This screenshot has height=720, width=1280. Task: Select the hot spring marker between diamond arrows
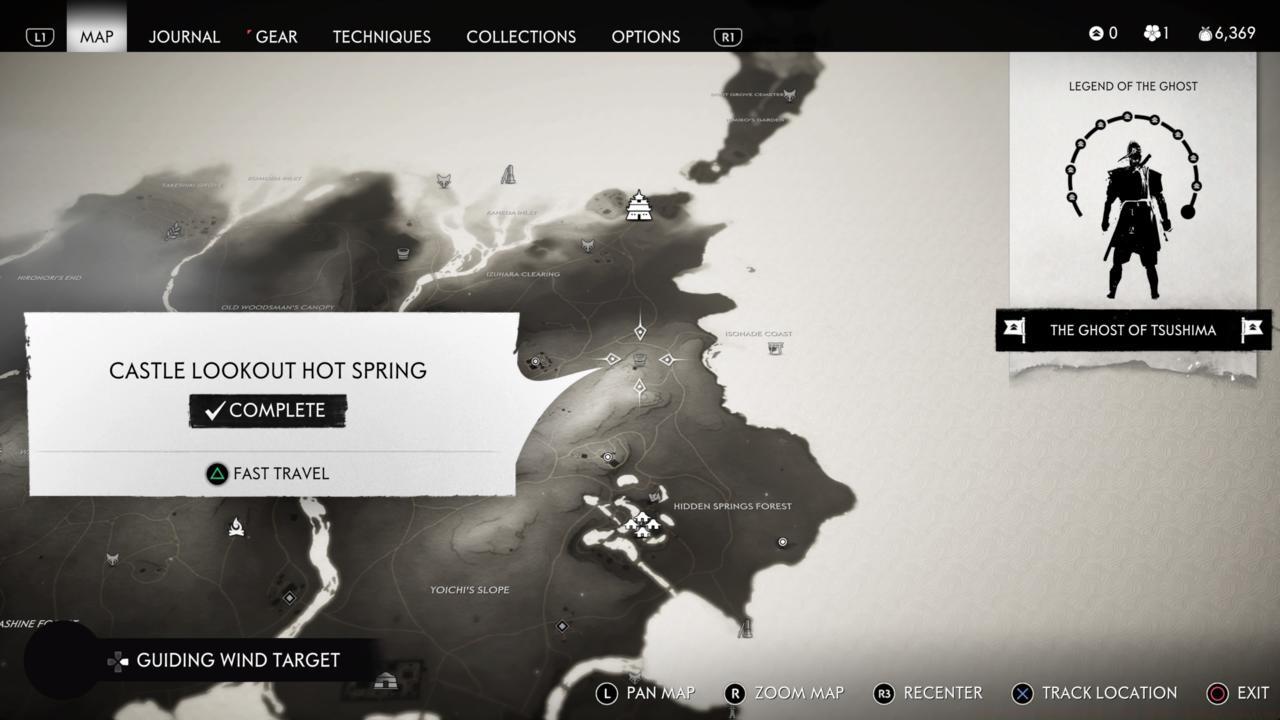pyautogui.click(x=640, y=360)
